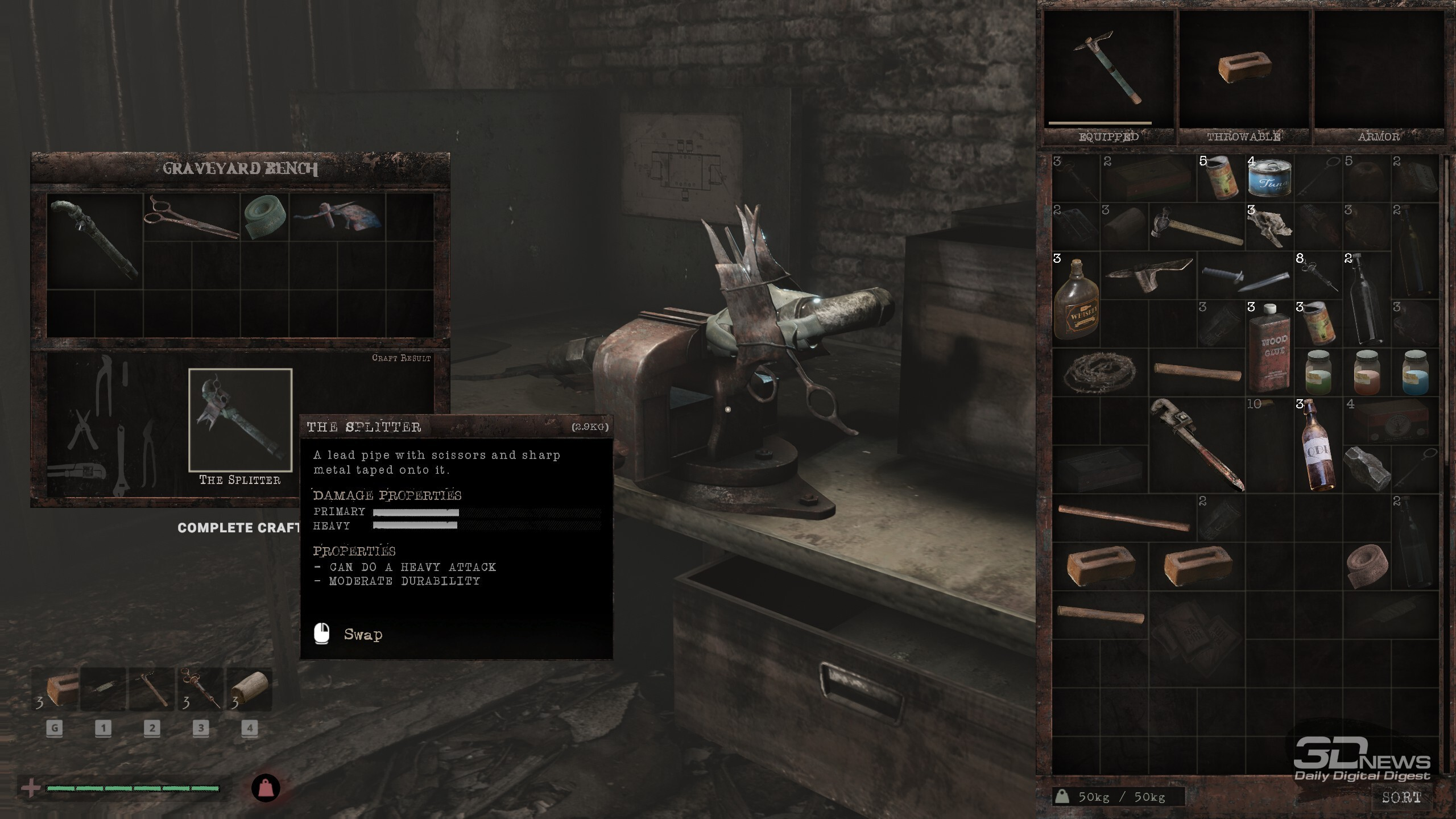
Task: Choose the green tape roll on bench
Action: 264,217
